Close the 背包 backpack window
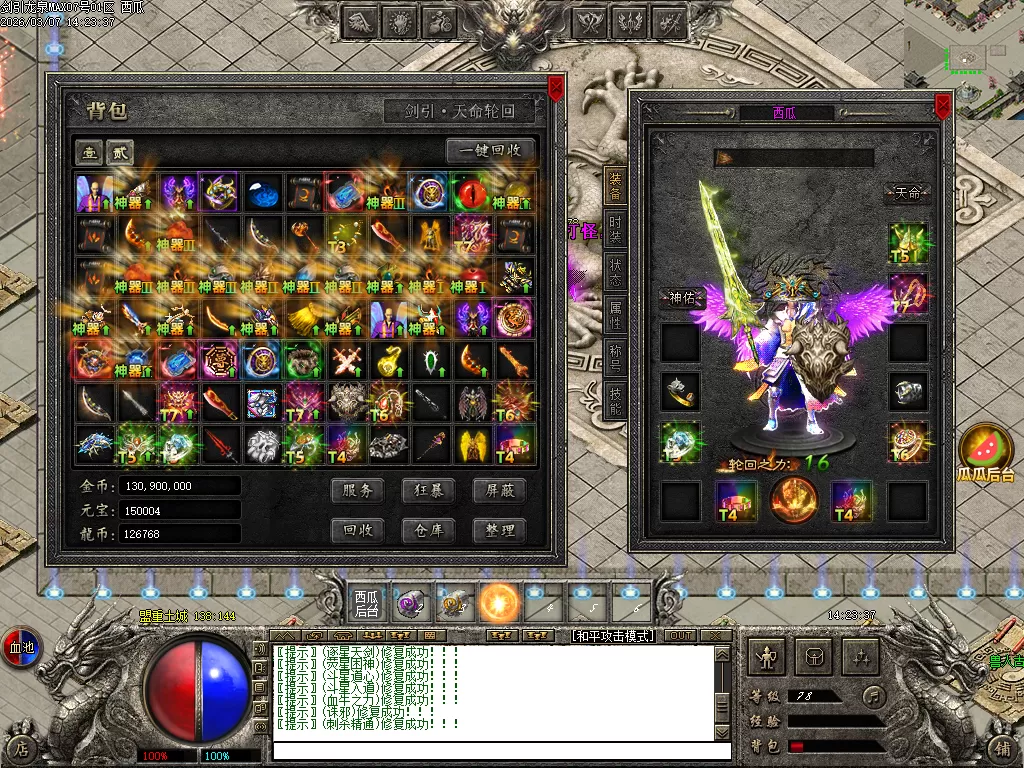 click(x=556, y=89)
